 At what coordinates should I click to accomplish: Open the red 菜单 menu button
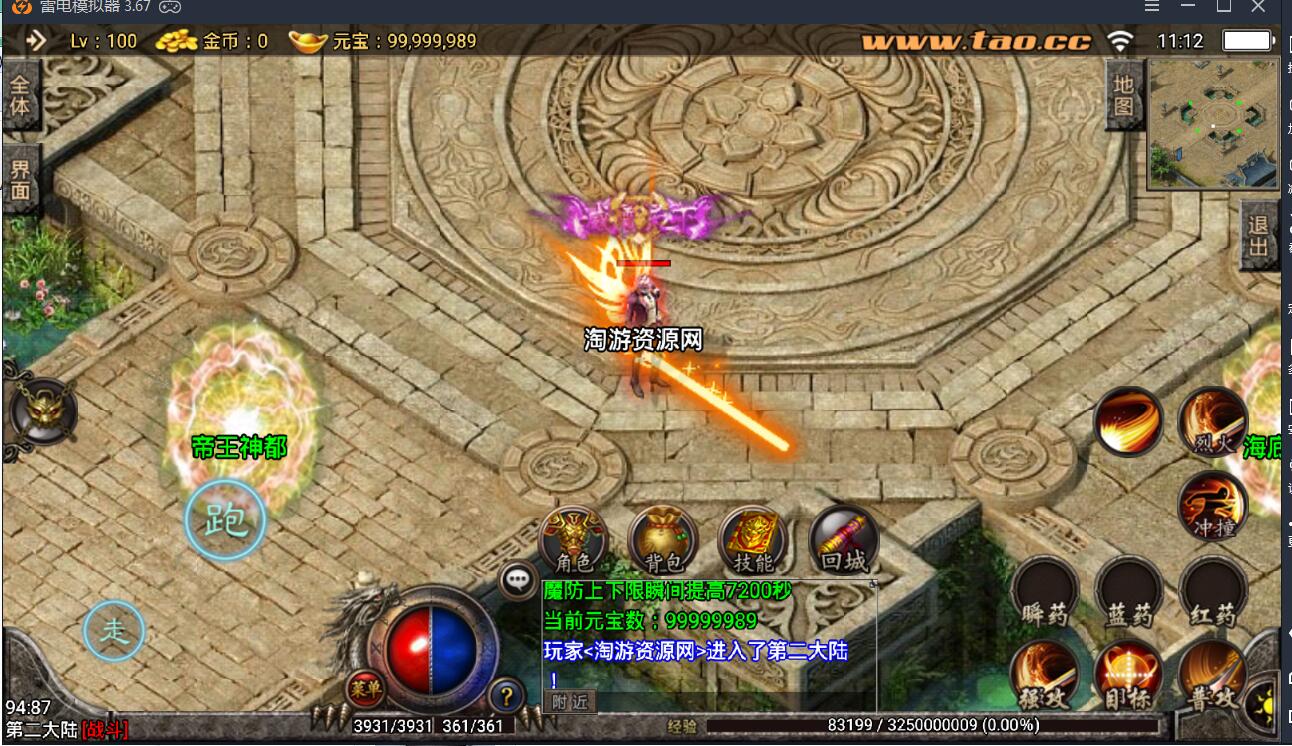[364, 690]
